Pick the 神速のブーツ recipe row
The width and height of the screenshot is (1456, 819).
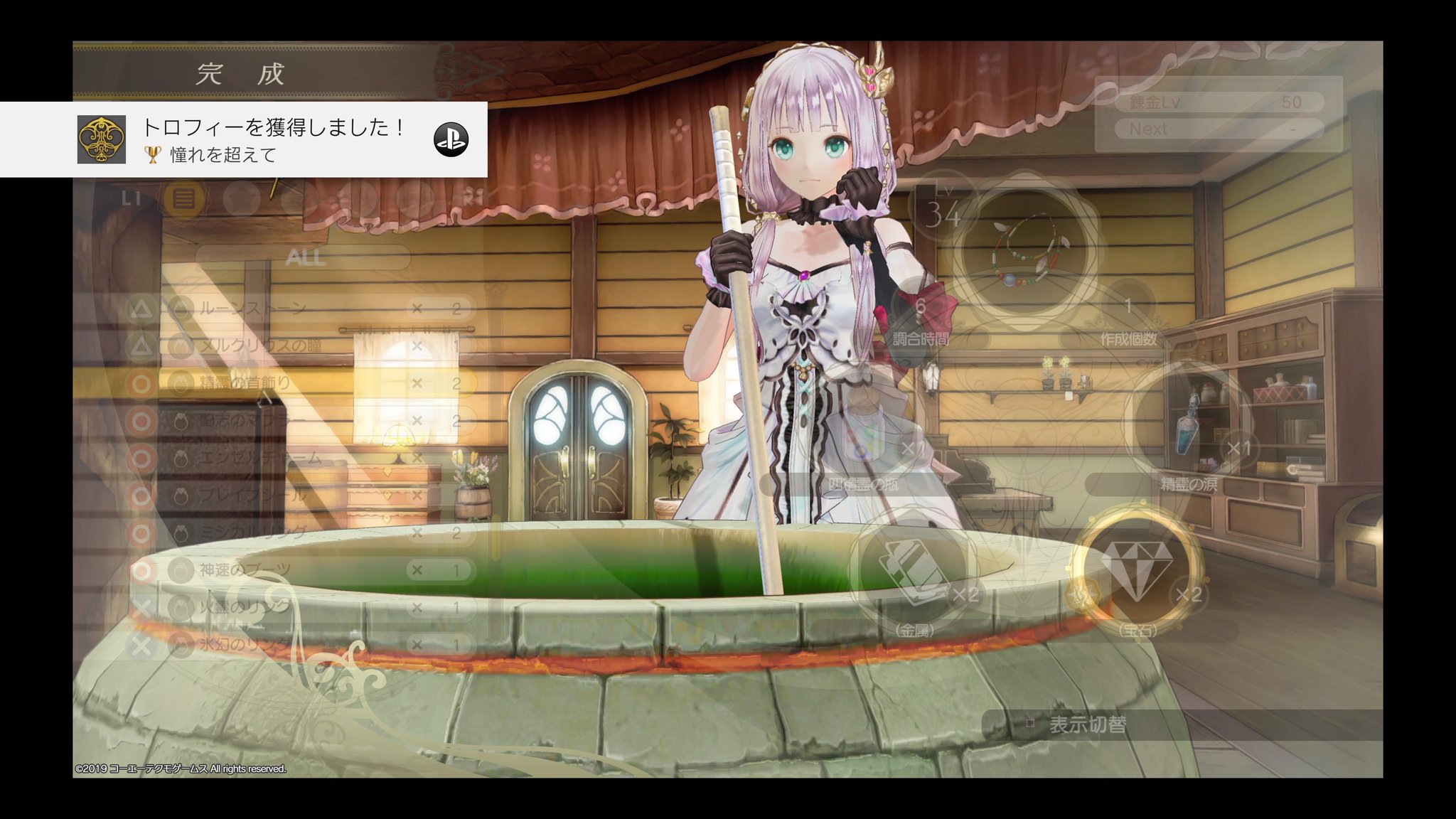click(x=299, y=570)
